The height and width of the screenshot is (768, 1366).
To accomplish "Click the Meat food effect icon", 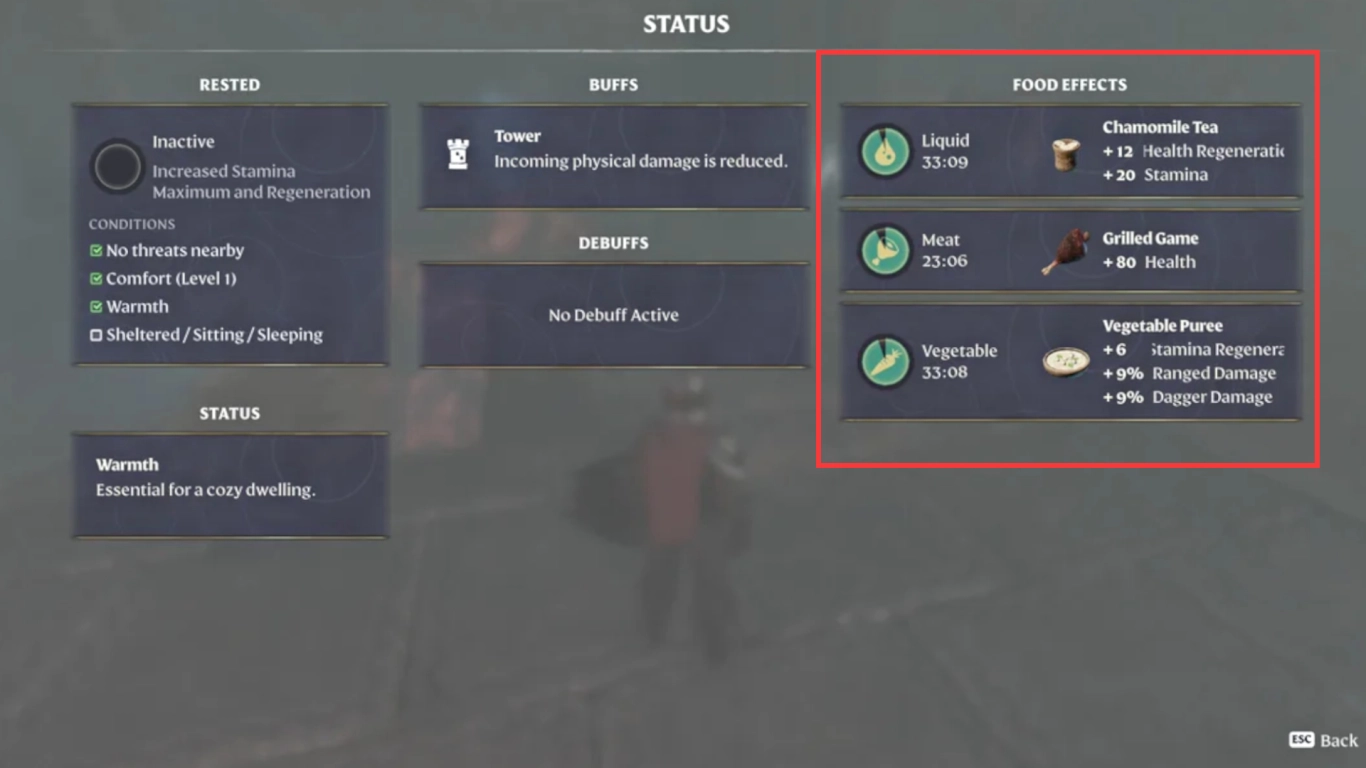I will (x=884, y=249).
